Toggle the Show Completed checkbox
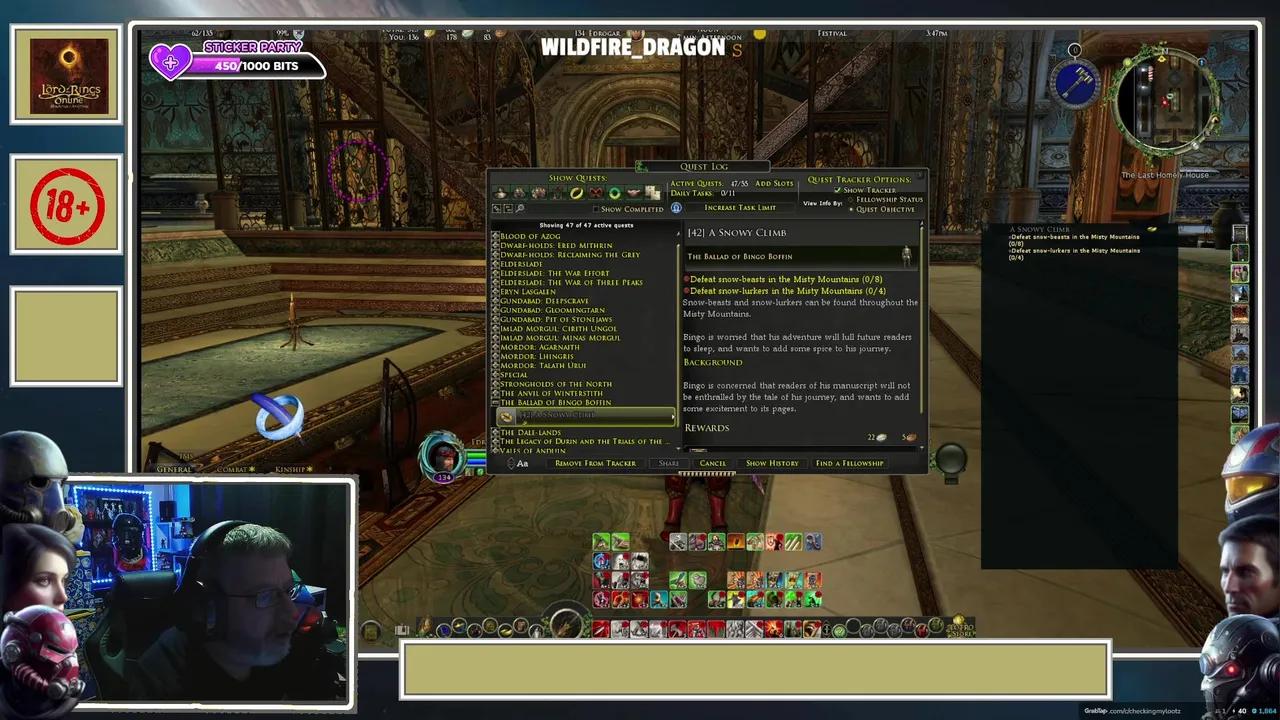The image size is (1280, 720). (597, 209)
